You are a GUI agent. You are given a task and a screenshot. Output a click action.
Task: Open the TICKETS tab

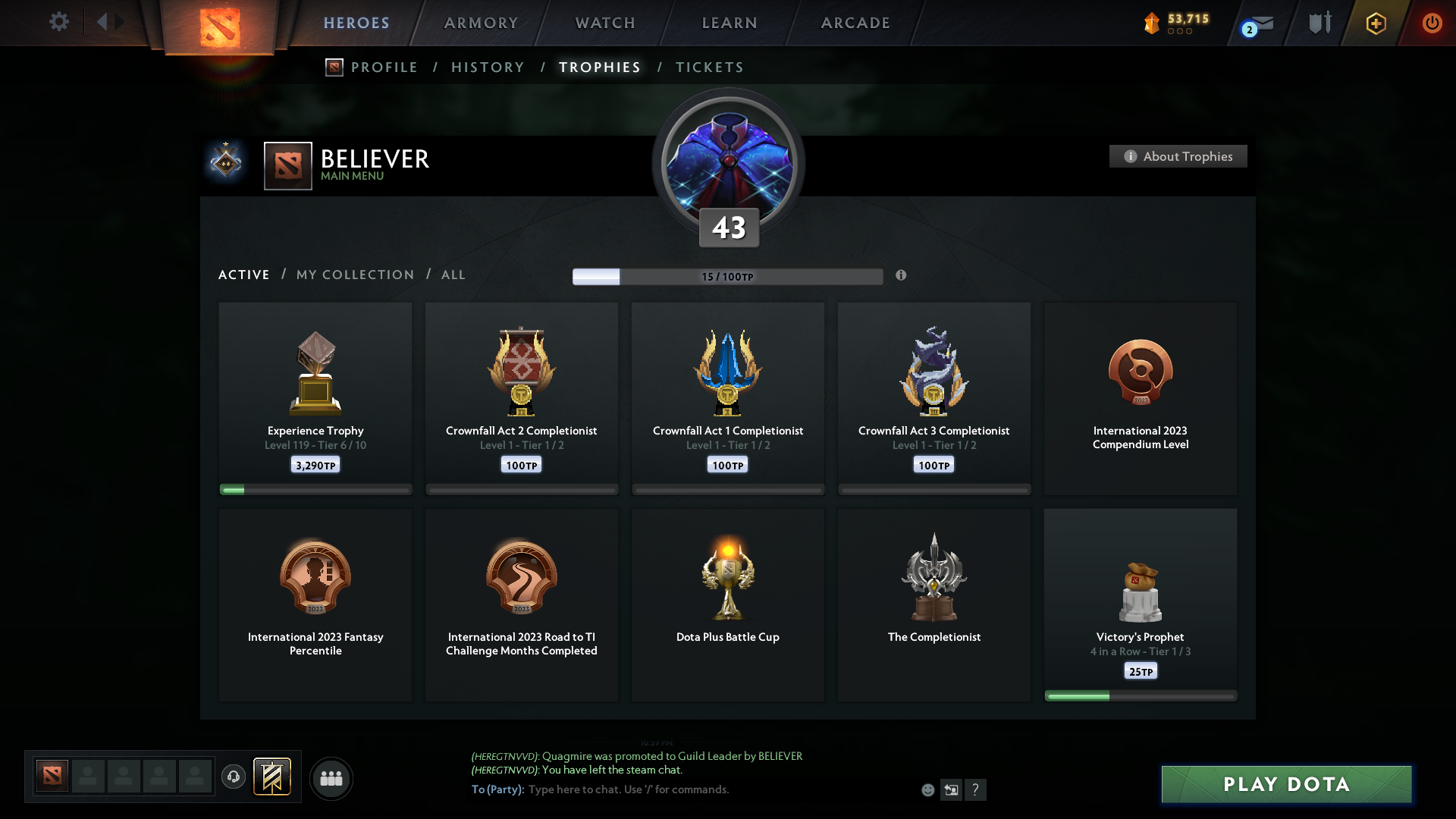708,67
